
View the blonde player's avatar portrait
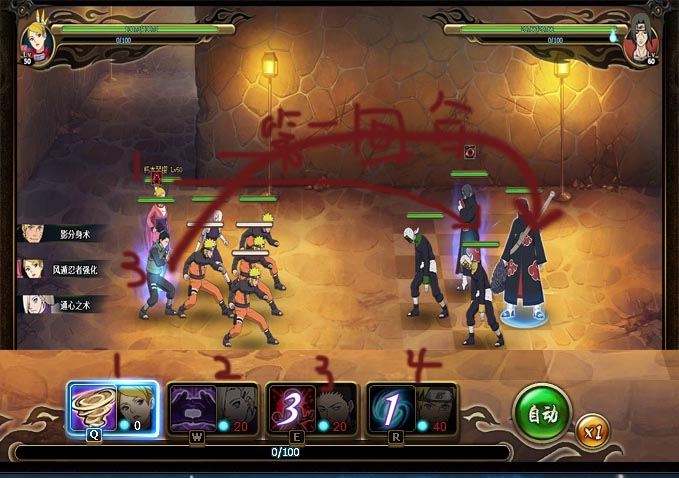tap(37, 38)
